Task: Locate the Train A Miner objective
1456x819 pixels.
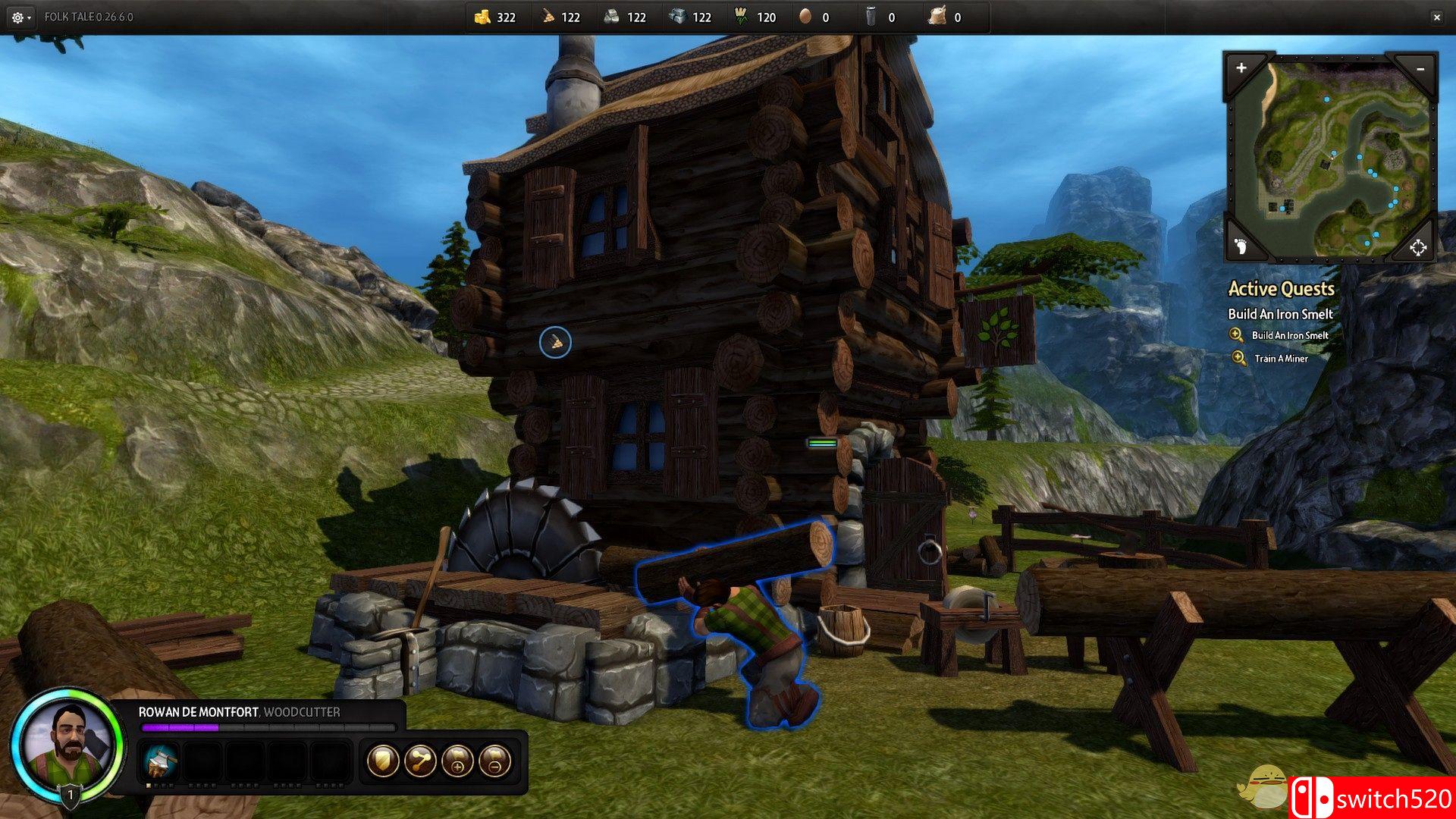Action: [x=1280, y=359]
